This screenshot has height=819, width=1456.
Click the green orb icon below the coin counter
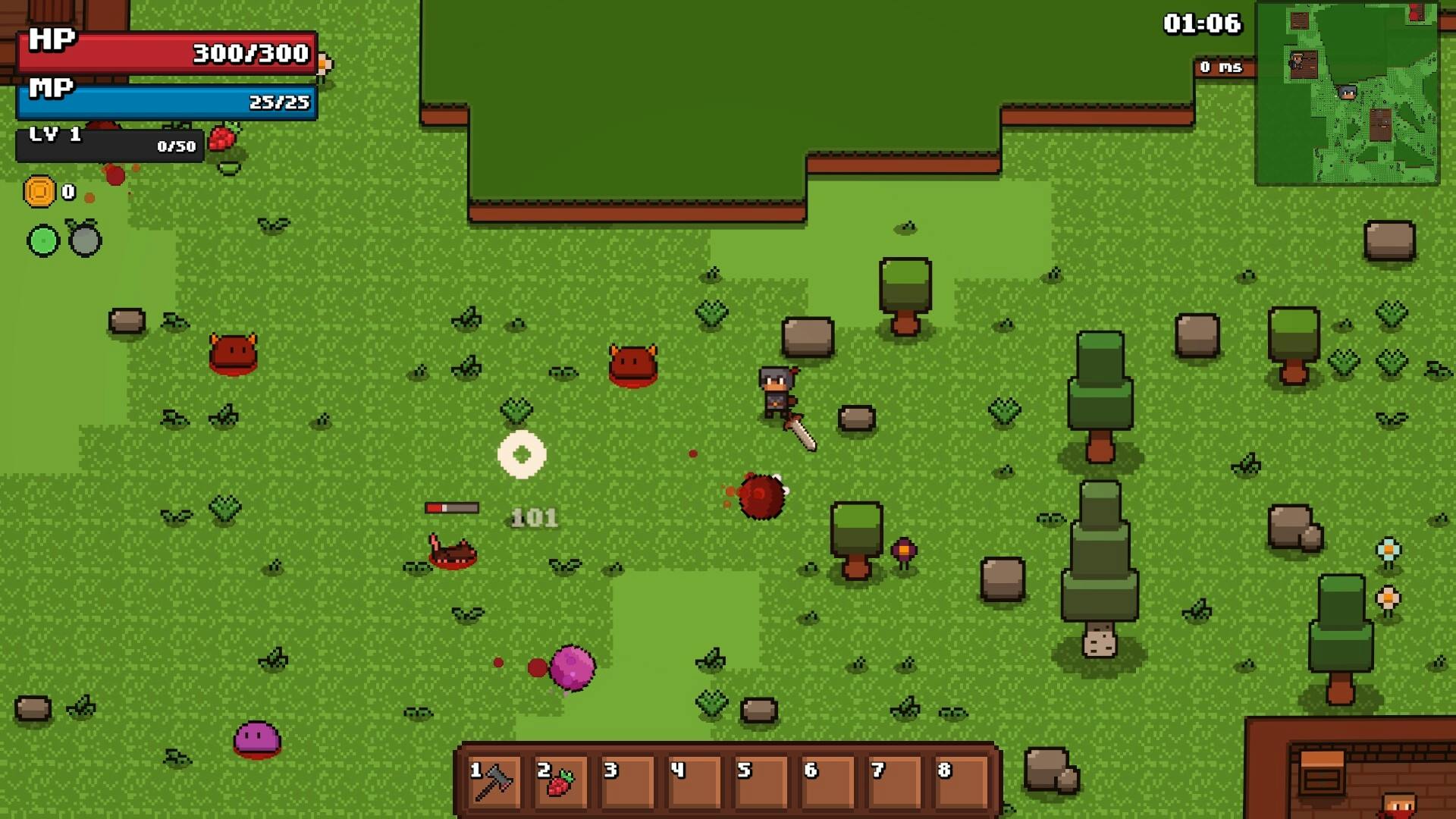coord(42,240)
